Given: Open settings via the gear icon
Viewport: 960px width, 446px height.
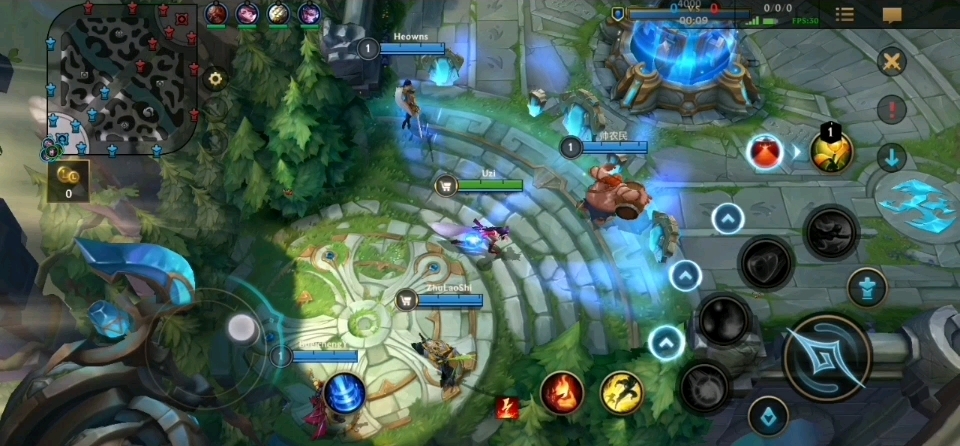Looking at the screenshot, I should [x=213, y=78].
